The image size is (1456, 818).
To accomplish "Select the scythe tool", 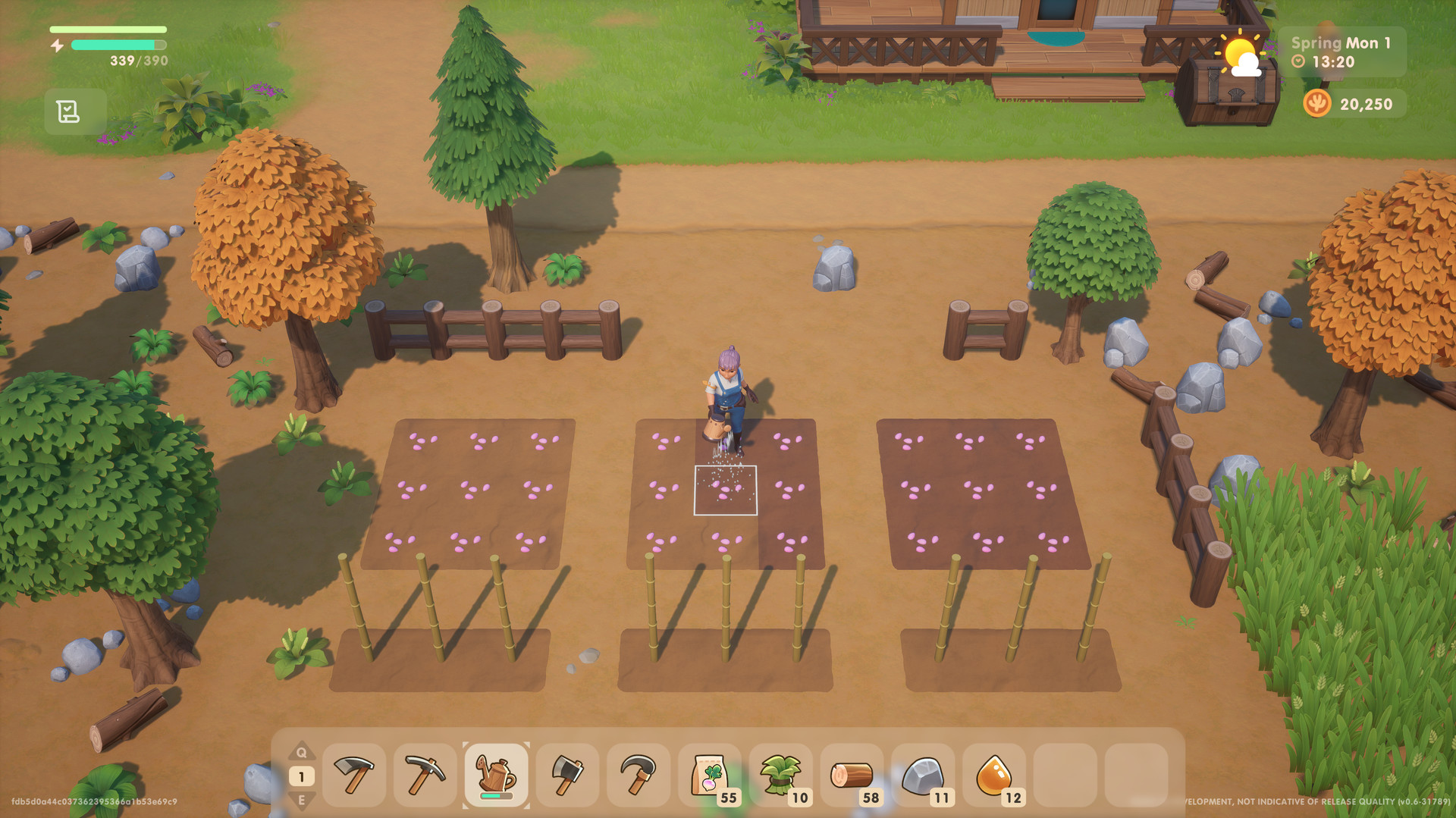I will (x=638, y=775).
